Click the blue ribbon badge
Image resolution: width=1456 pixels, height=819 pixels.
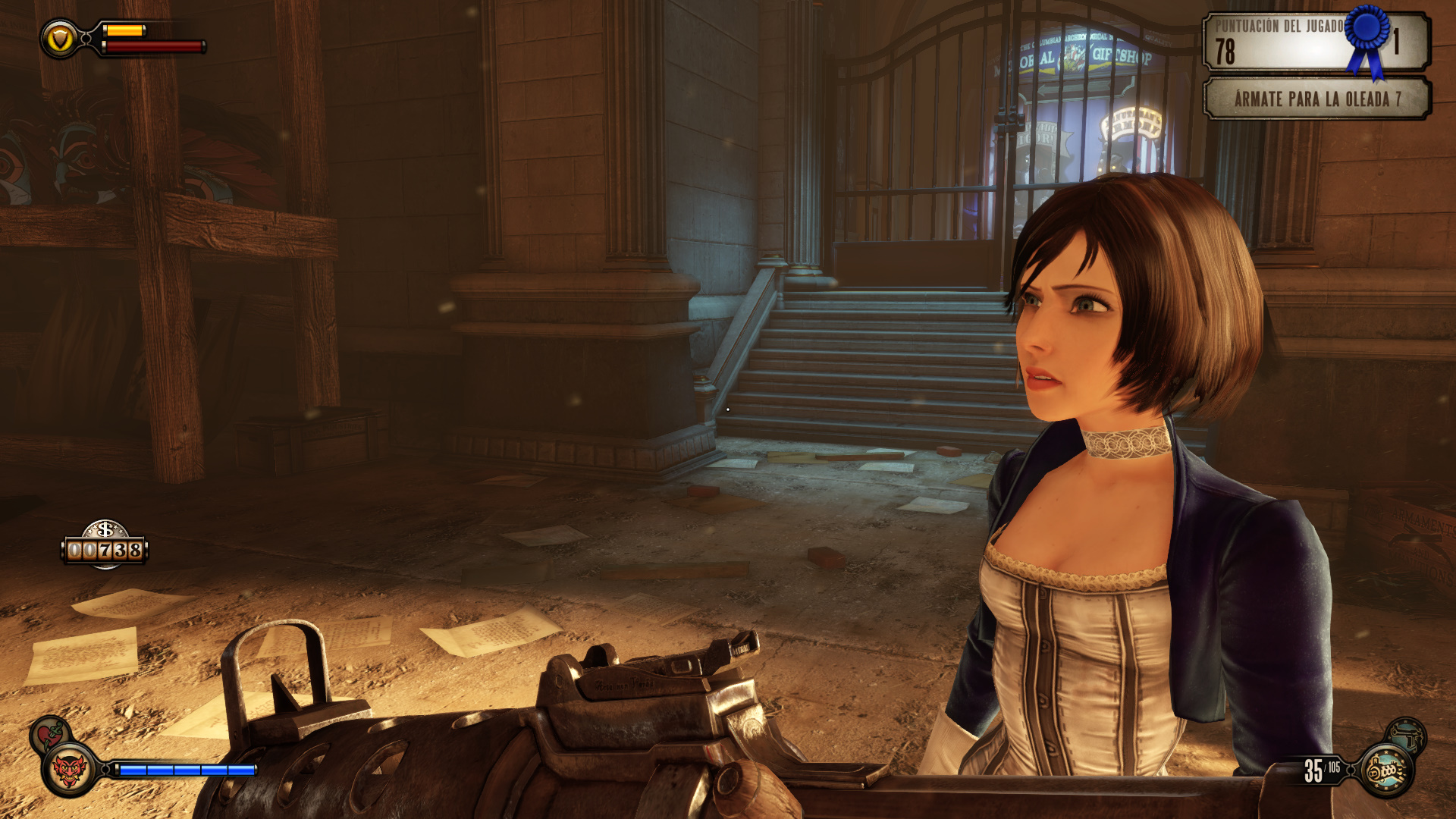pos(1367,38)
